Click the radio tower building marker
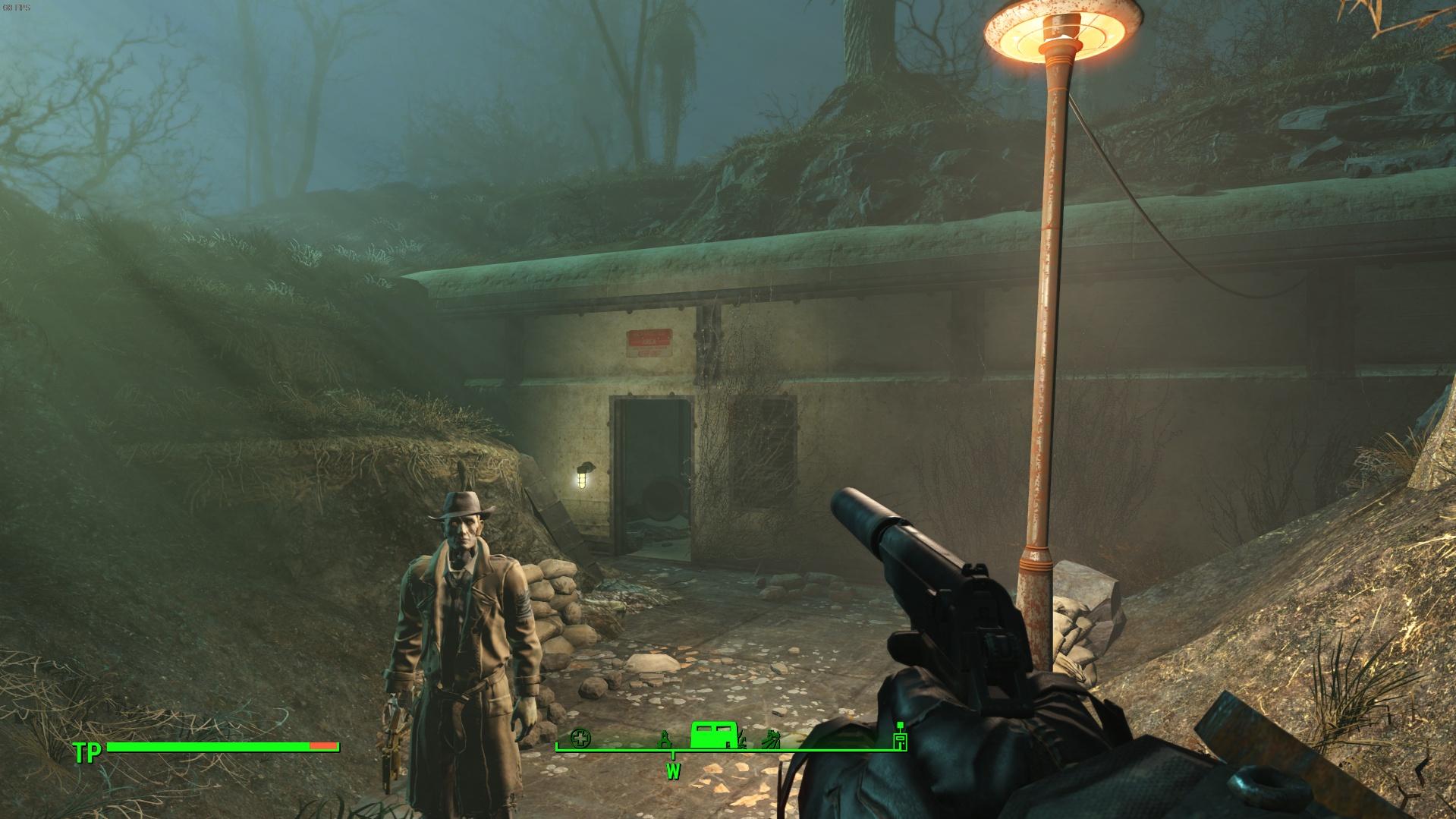The height and width of the screenshot is (819, 1456). (901, 739)
